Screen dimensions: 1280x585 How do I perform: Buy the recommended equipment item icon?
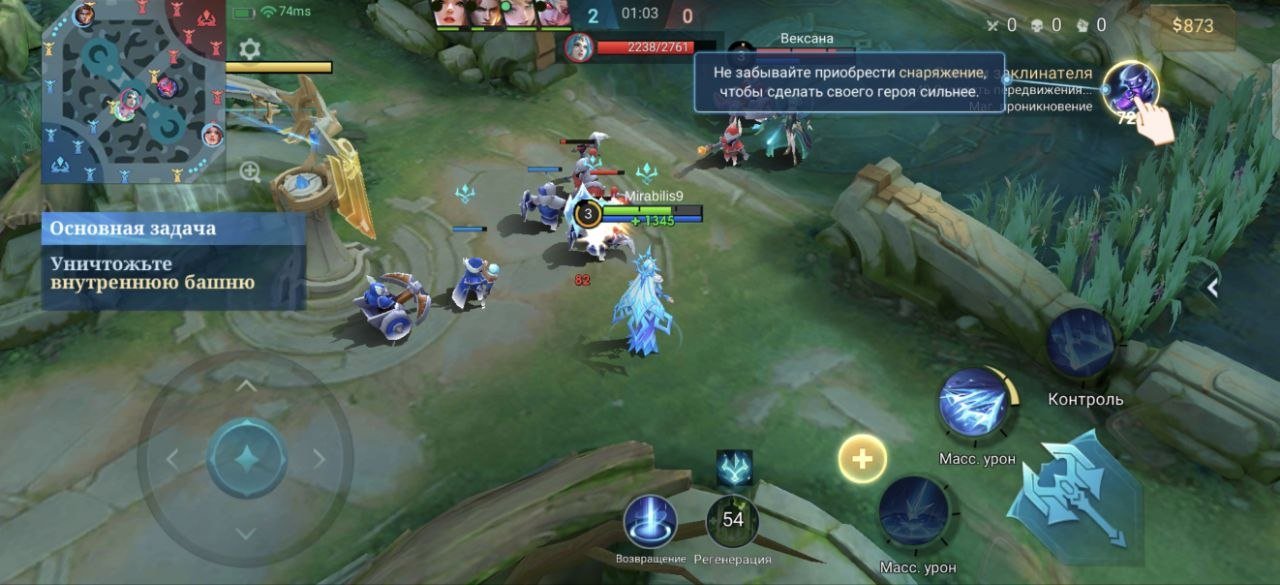click(1131, 89)
